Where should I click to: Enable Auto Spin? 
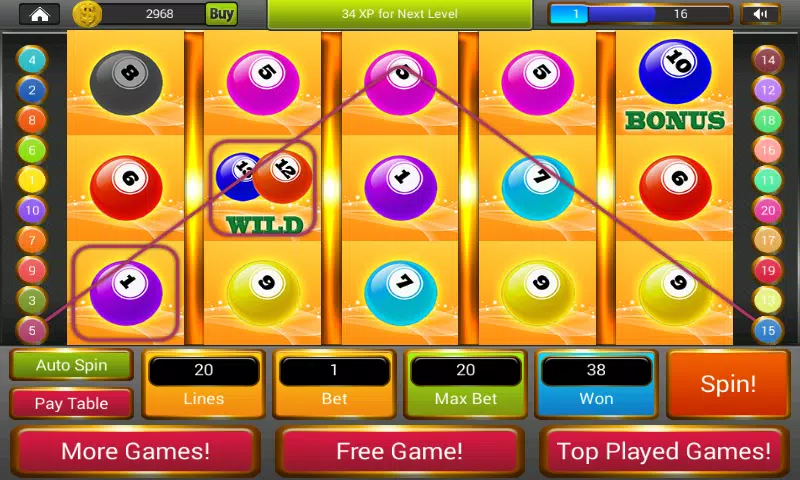(x=72, y=365)
